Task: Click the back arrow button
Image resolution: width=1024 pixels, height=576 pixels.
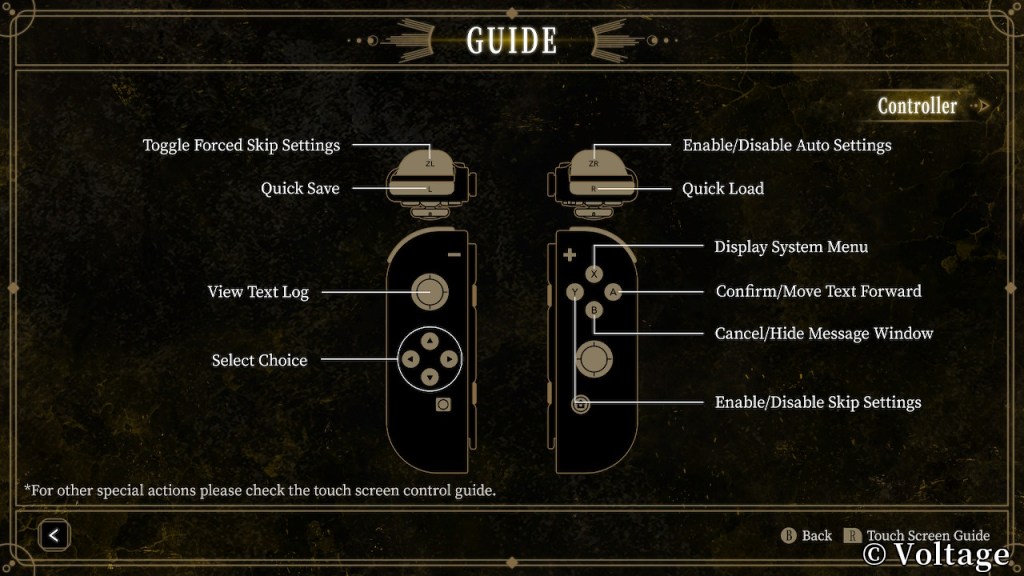Action: pos(54,535)
